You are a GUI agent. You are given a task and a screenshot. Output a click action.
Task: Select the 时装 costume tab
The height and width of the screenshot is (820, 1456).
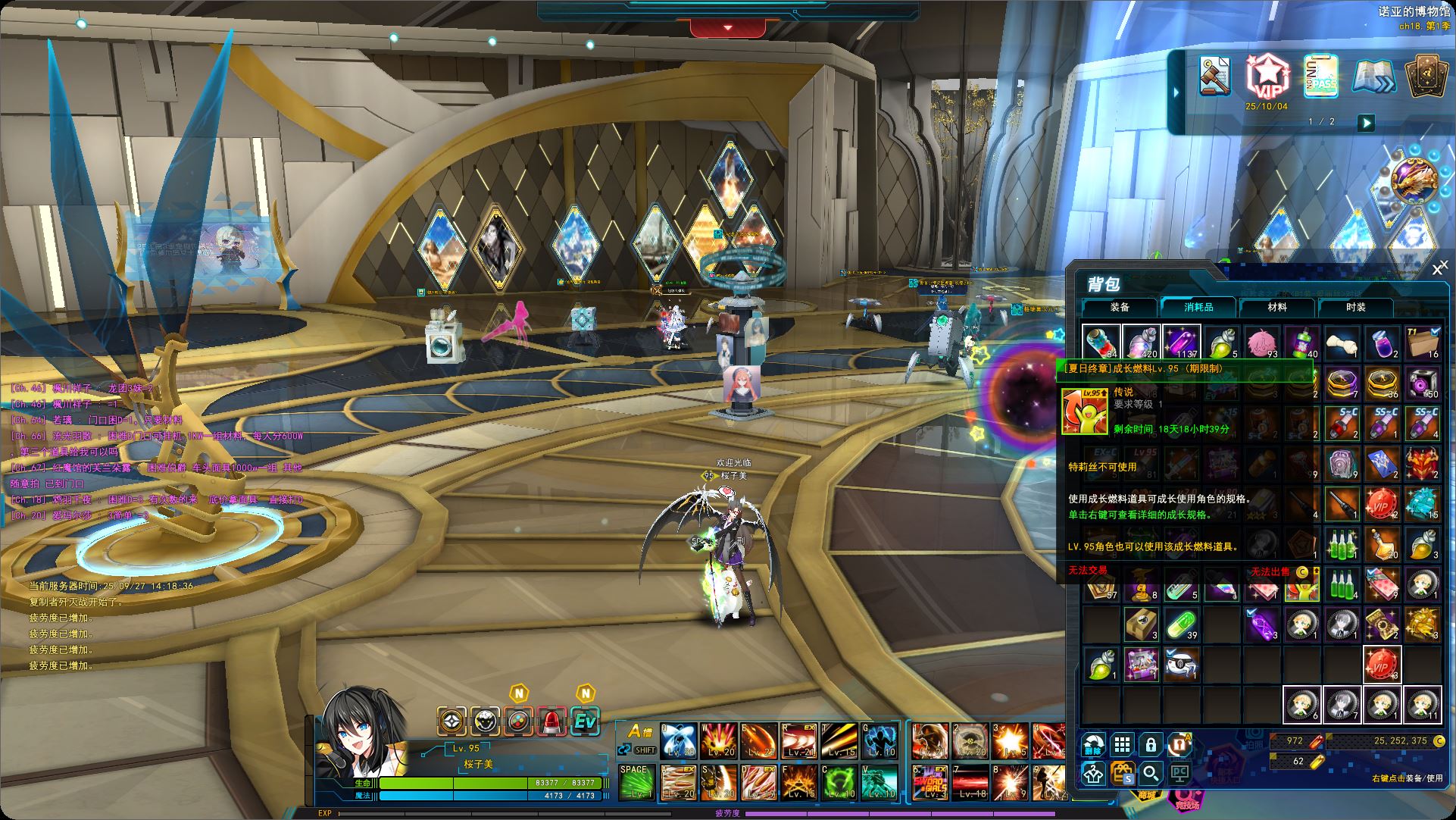[1356, 307]
